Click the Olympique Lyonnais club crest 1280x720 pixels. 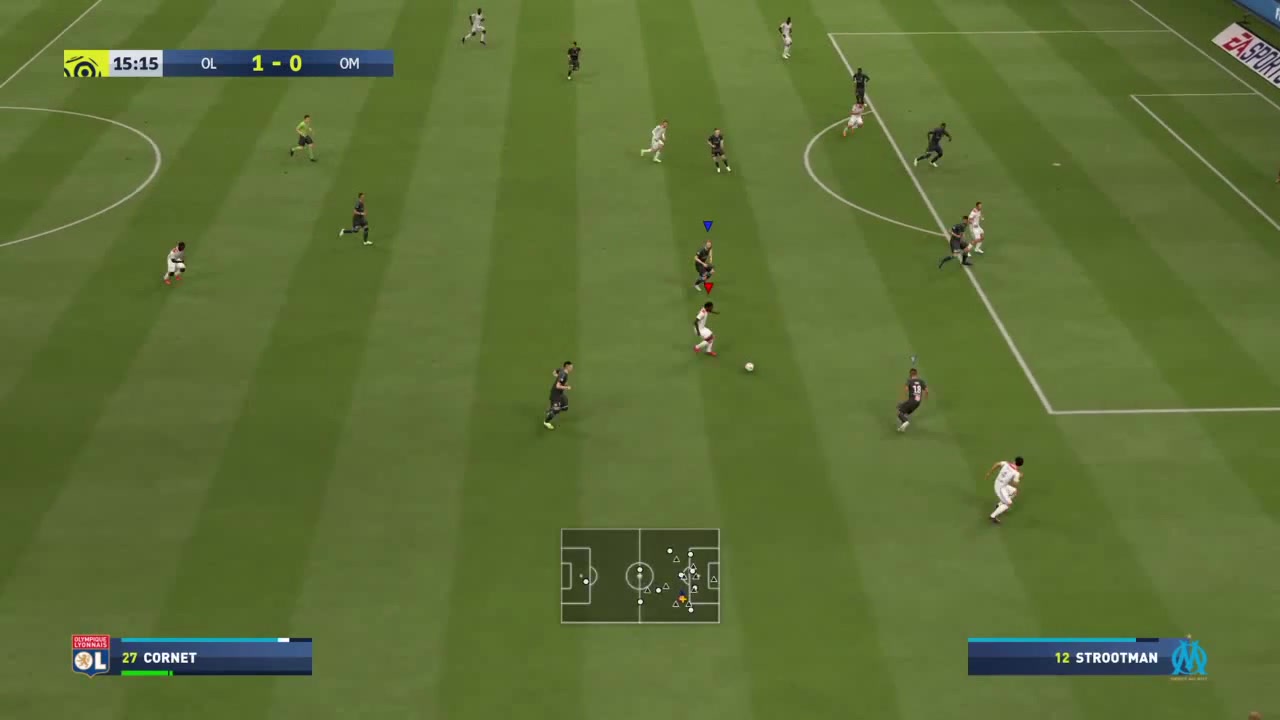[x=91, y=657]
